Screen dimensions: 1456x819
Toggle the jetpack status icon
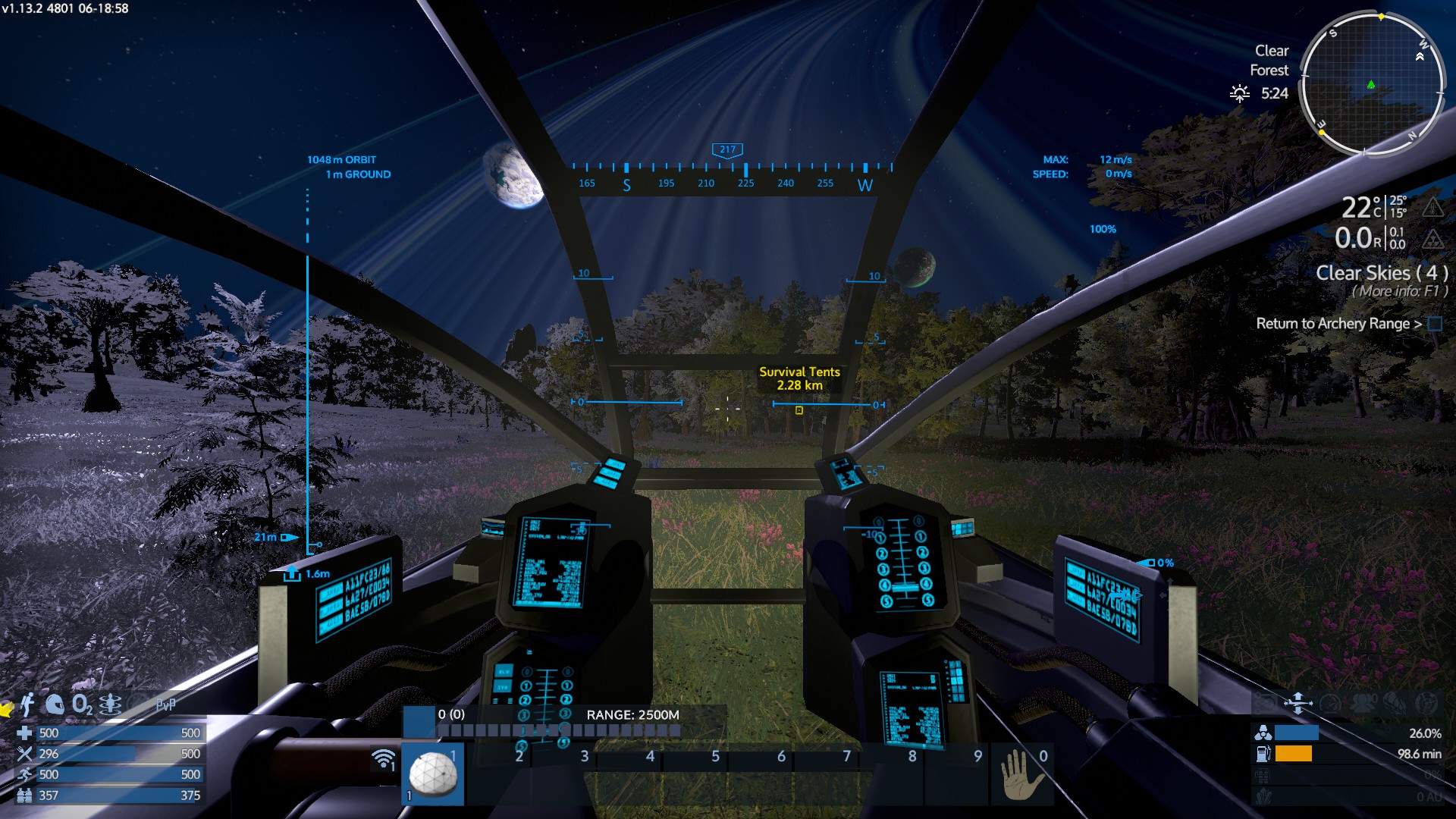point(27,704)
